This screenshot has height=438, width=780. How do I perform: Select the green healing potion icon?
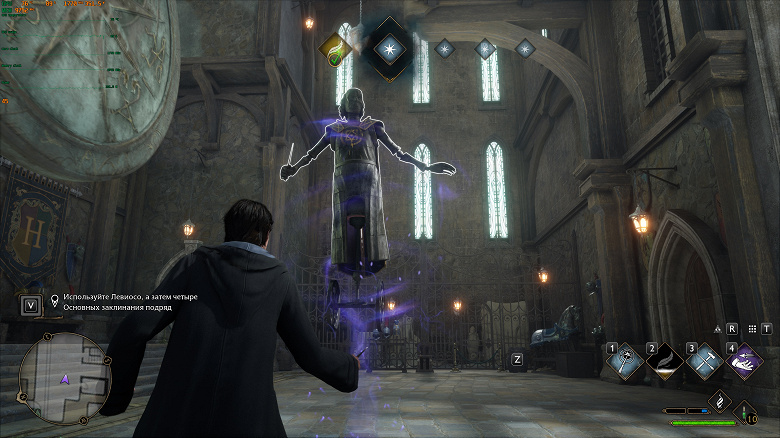pos(745,412)
